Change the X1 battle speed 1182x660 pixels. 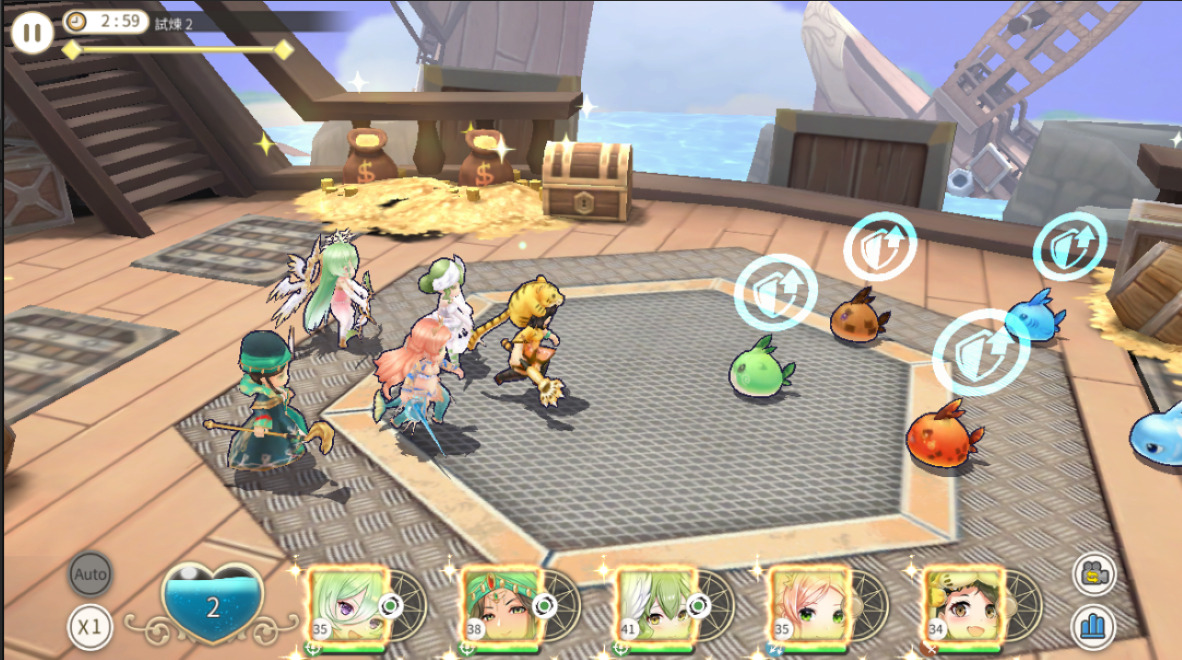[90, 627]
